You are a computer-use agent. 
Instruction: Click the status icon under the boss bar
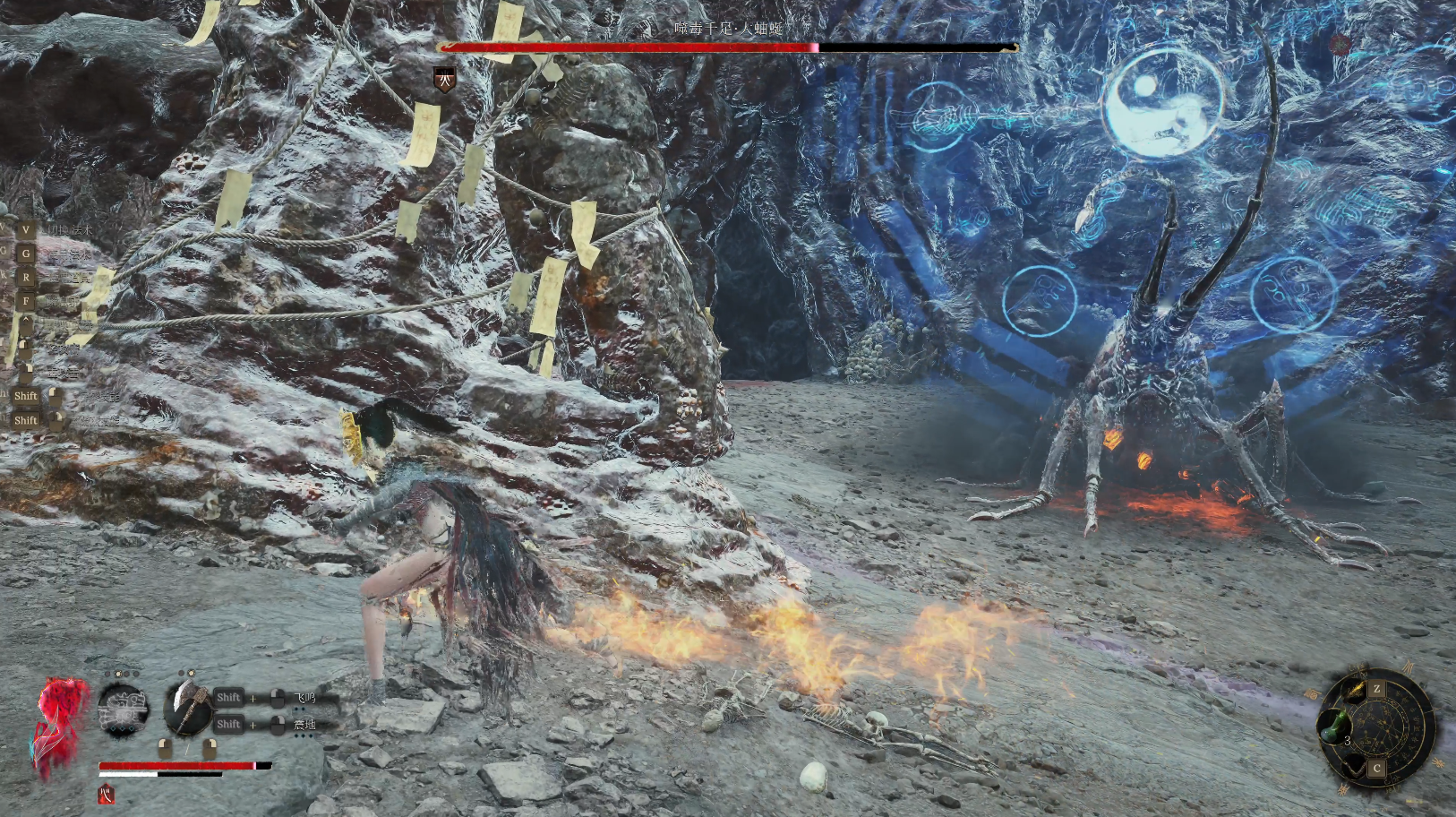[444, 79]
